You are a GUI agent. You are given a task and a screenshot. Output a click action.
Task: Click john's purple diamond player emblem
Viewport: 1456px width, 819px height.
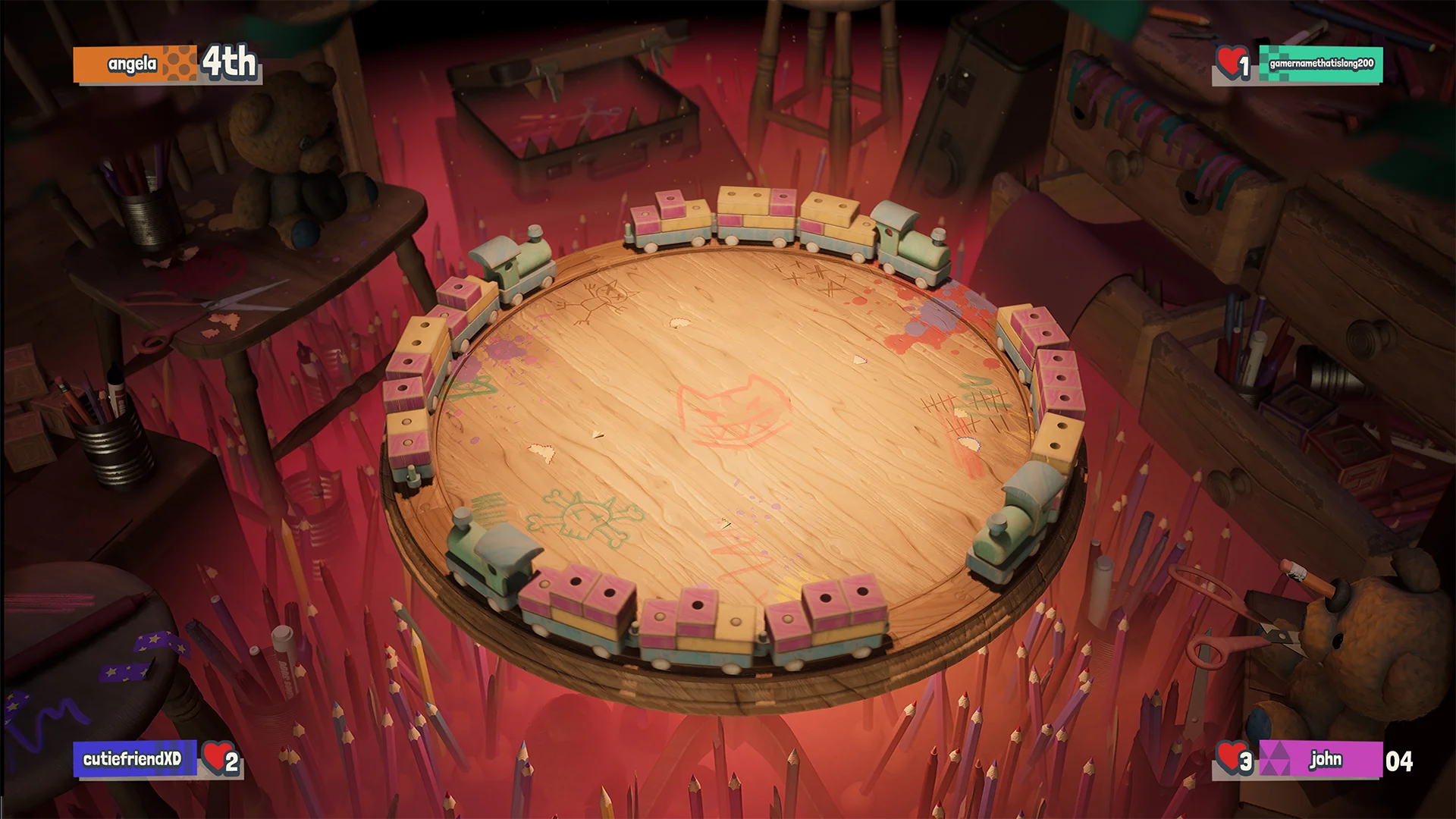[1276, 758]
